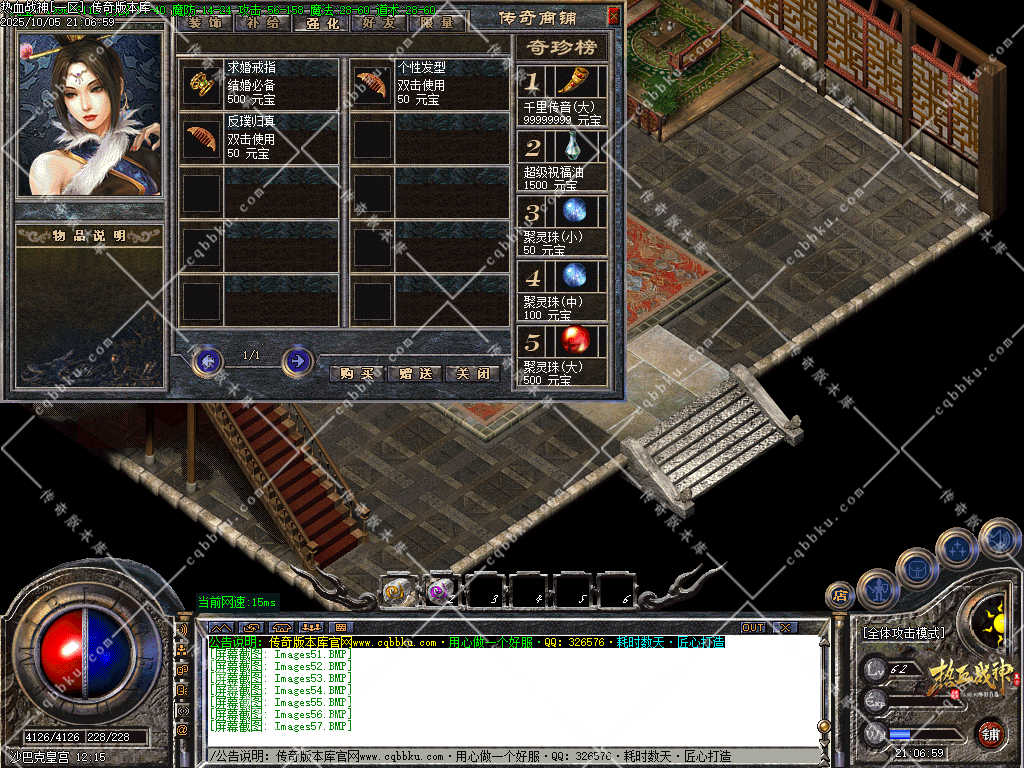Screen dimensions: 1024x768
Task: Choose the 聚灵珠(小) blue orb
Action: [574, 212]
